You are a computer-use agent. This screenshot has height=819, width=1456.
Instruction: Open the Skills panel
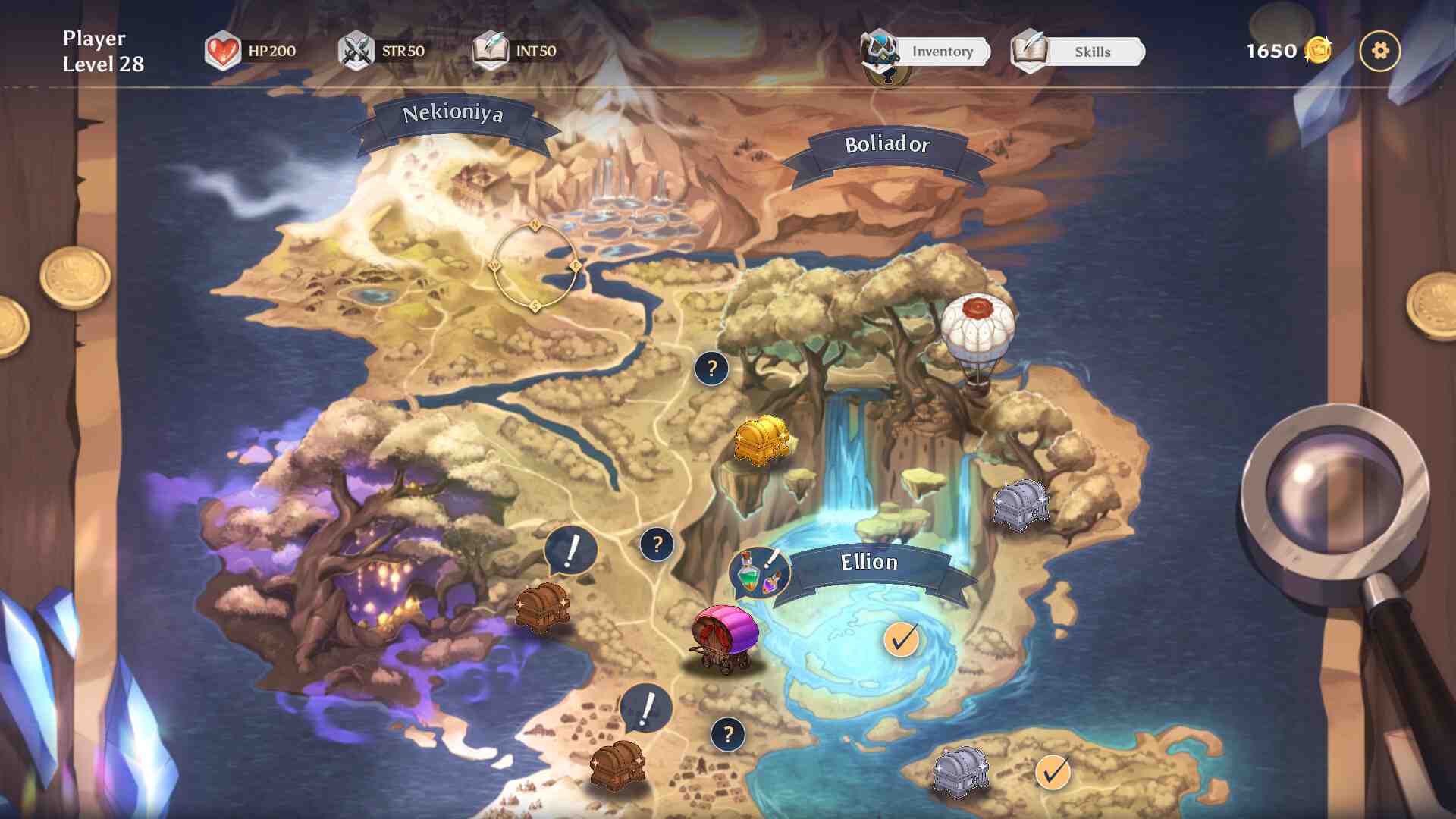1090,52
